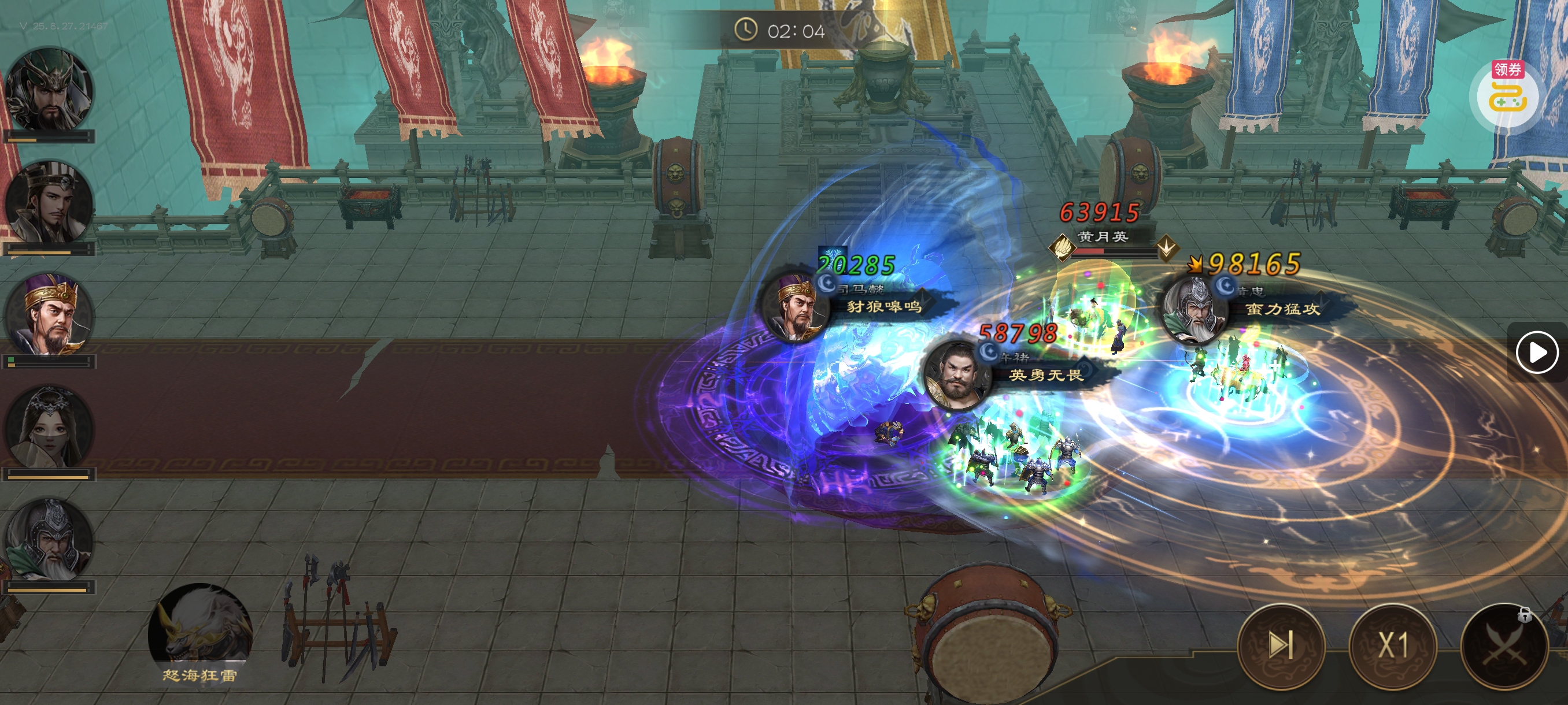Activate the 怒海狂雷 beast skill

[x=199, y=632]
